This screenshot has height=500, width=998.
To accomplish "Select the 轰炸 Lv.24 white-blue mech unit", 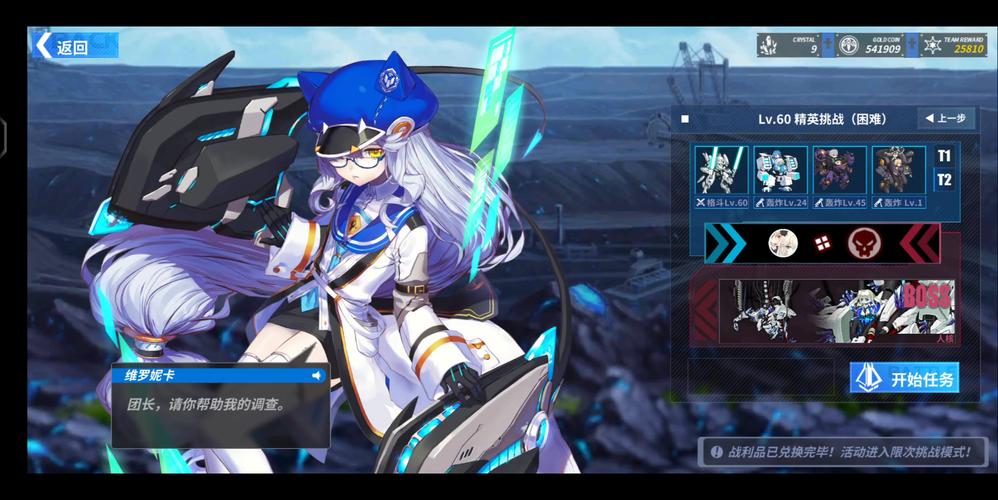I will [x=780, y=171].
